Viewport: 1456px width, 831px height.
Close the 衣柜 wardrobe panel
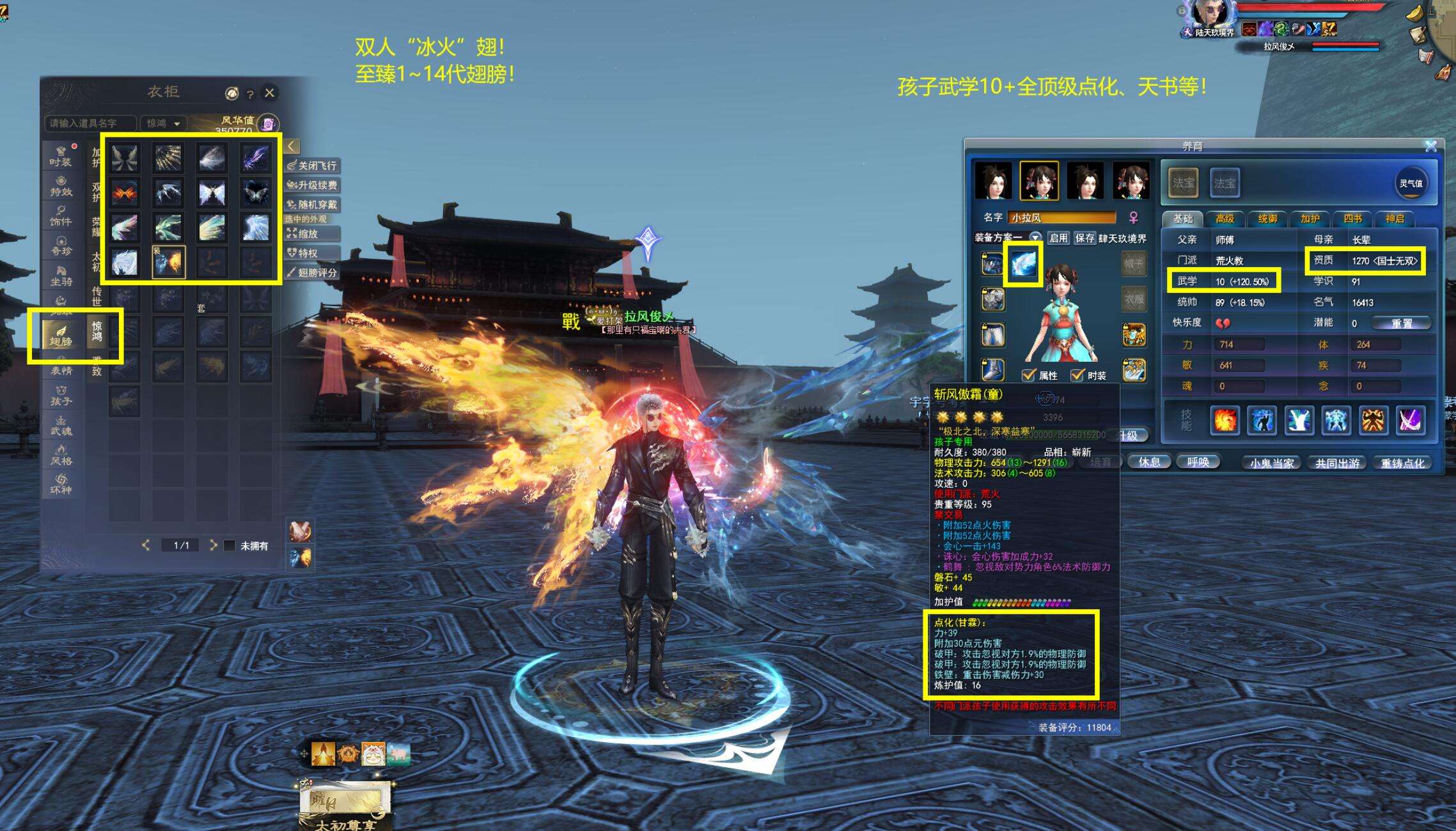[270, 93]
